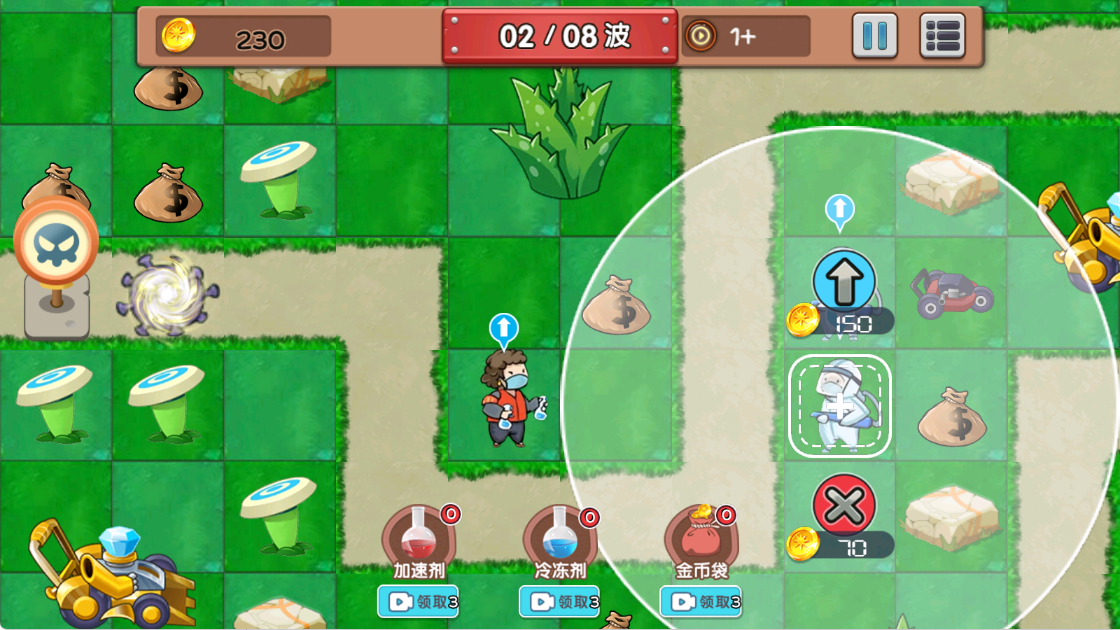
Task: Click the skull enemy wave indicator
Action: click(56, 246)
